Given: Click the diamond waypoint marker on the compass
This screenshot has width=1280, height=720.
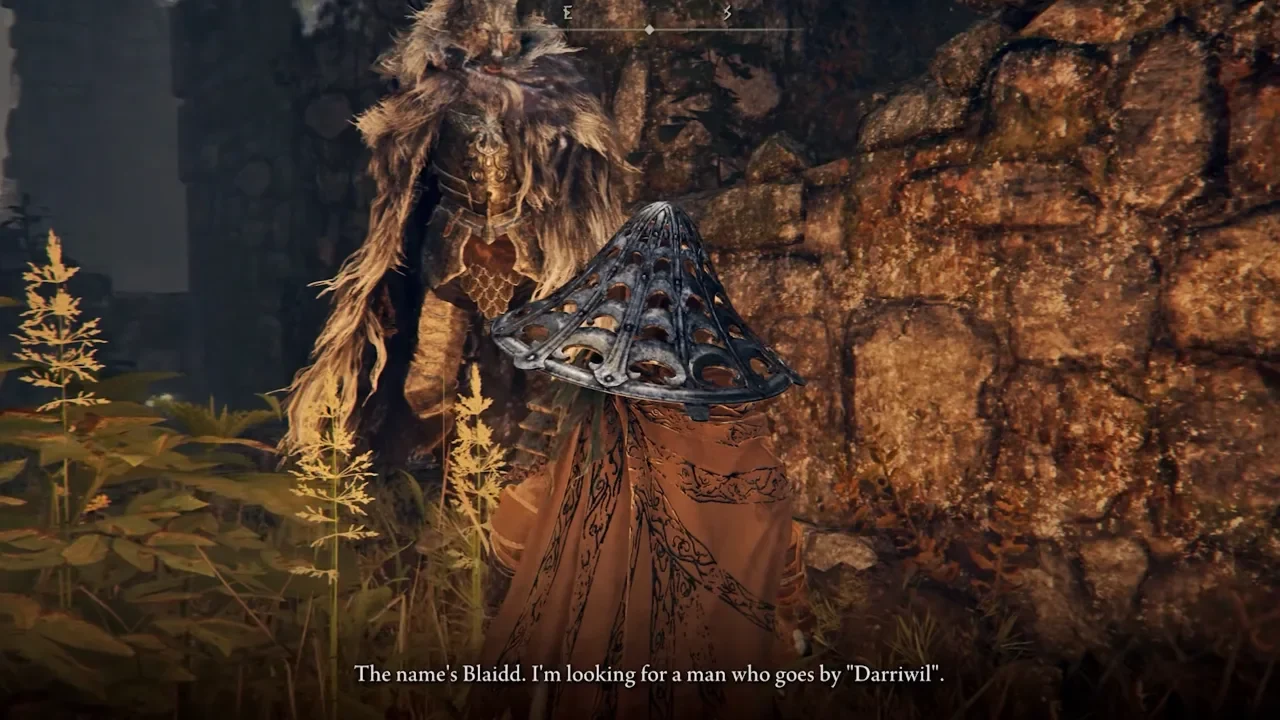Looking at the screenshot, I should (x=649, y=29).
